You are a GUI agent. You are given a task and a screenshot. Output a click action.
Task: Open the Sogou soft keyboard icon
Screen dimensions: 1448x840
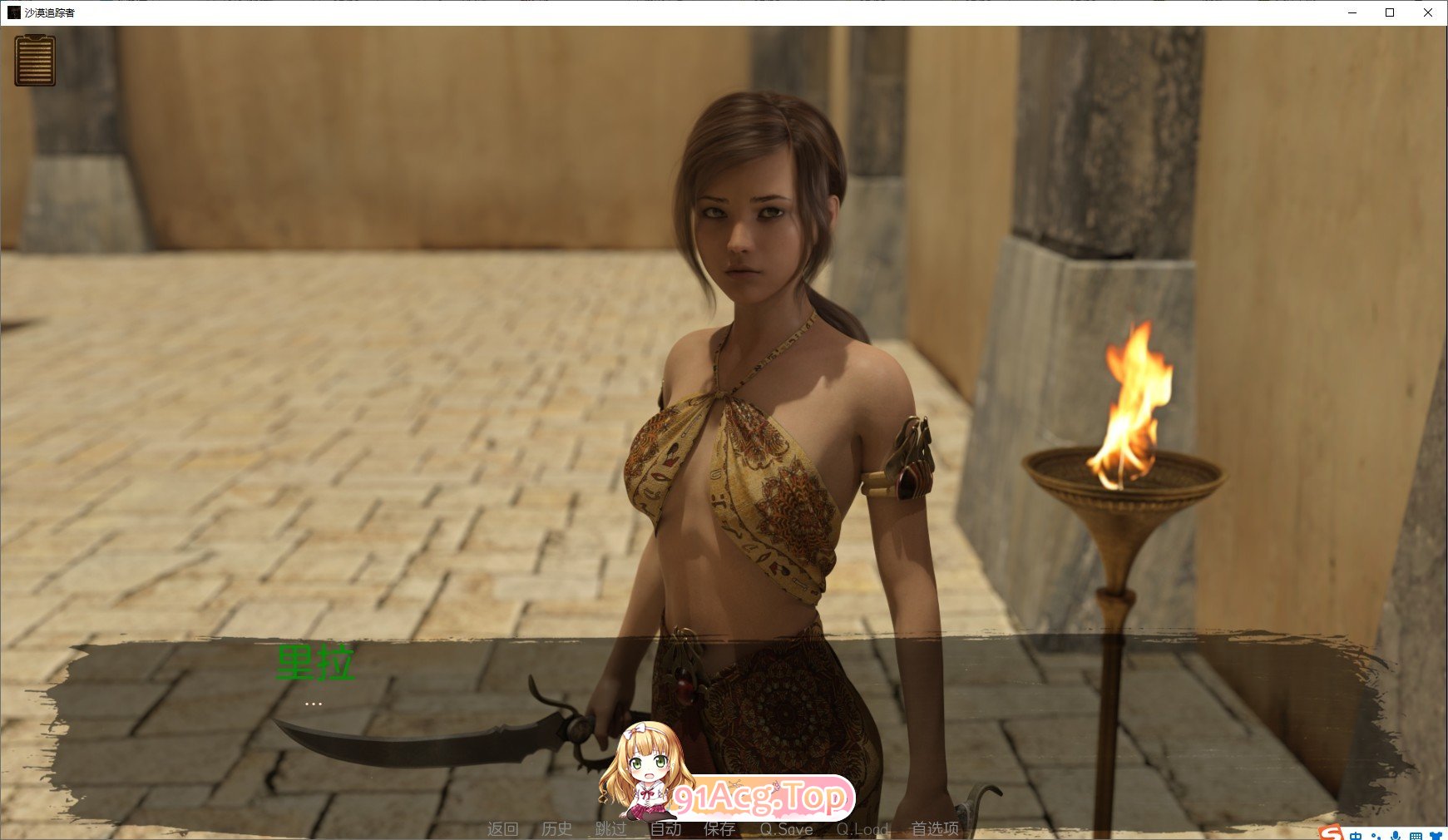1416,836
